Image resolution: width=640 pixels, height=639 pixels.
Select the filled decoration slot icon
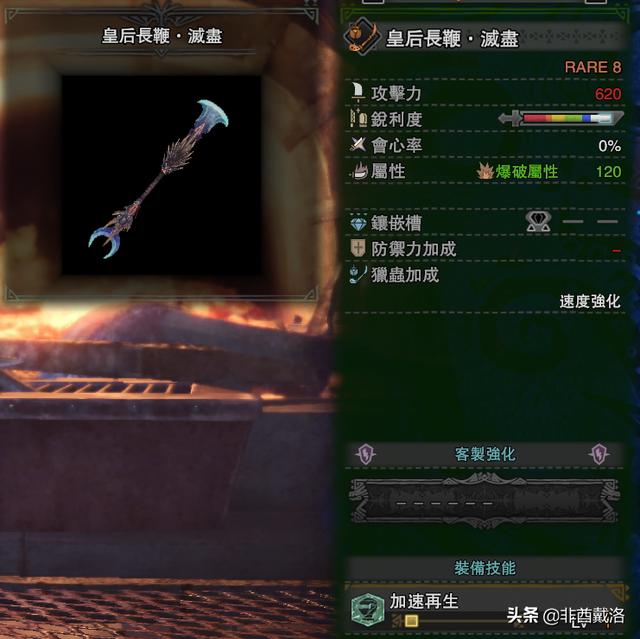click(x=540, y=221)
